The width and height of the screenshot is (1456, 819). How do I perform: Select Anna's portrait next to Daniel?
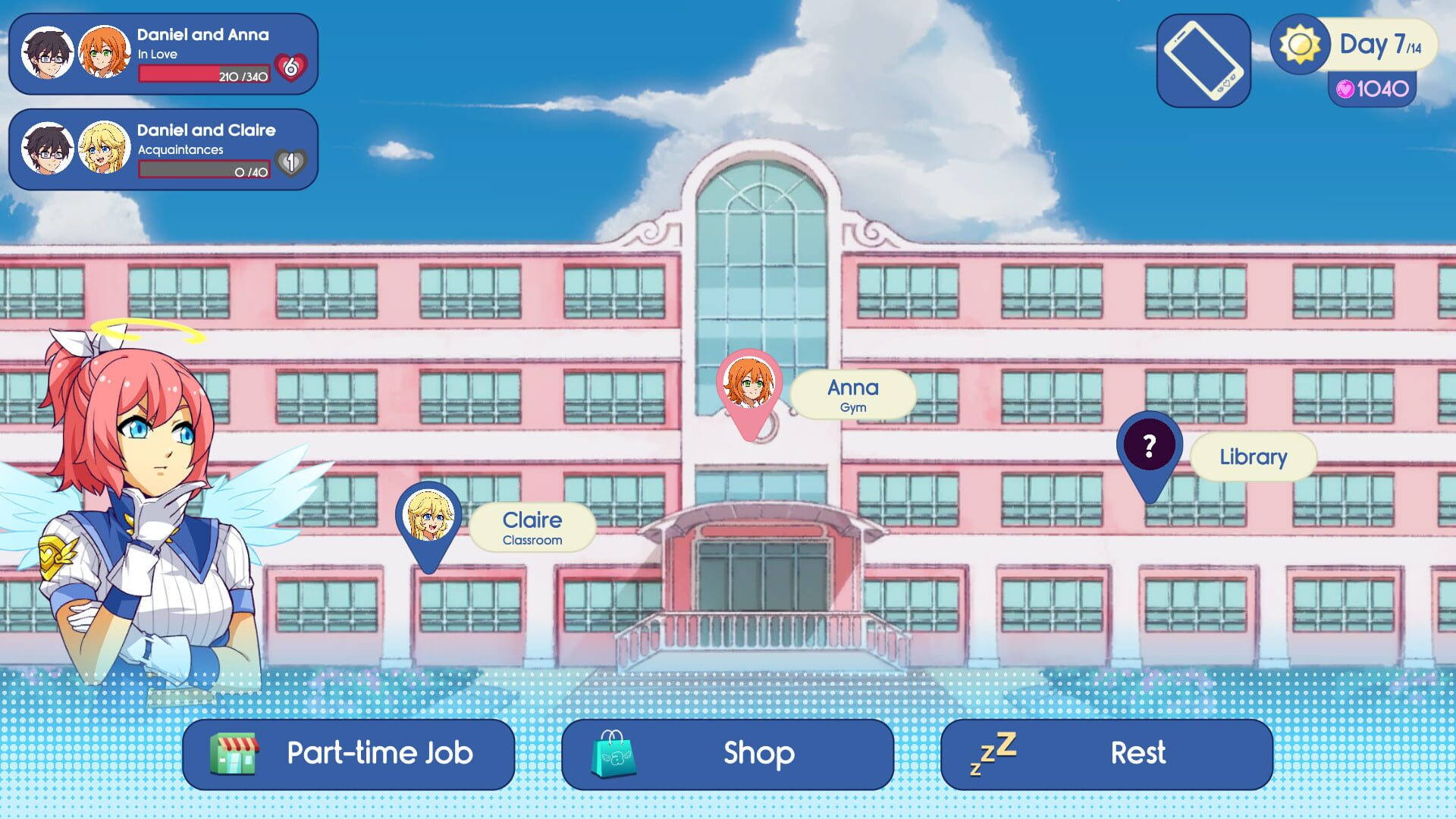click(x=105, y=53)
